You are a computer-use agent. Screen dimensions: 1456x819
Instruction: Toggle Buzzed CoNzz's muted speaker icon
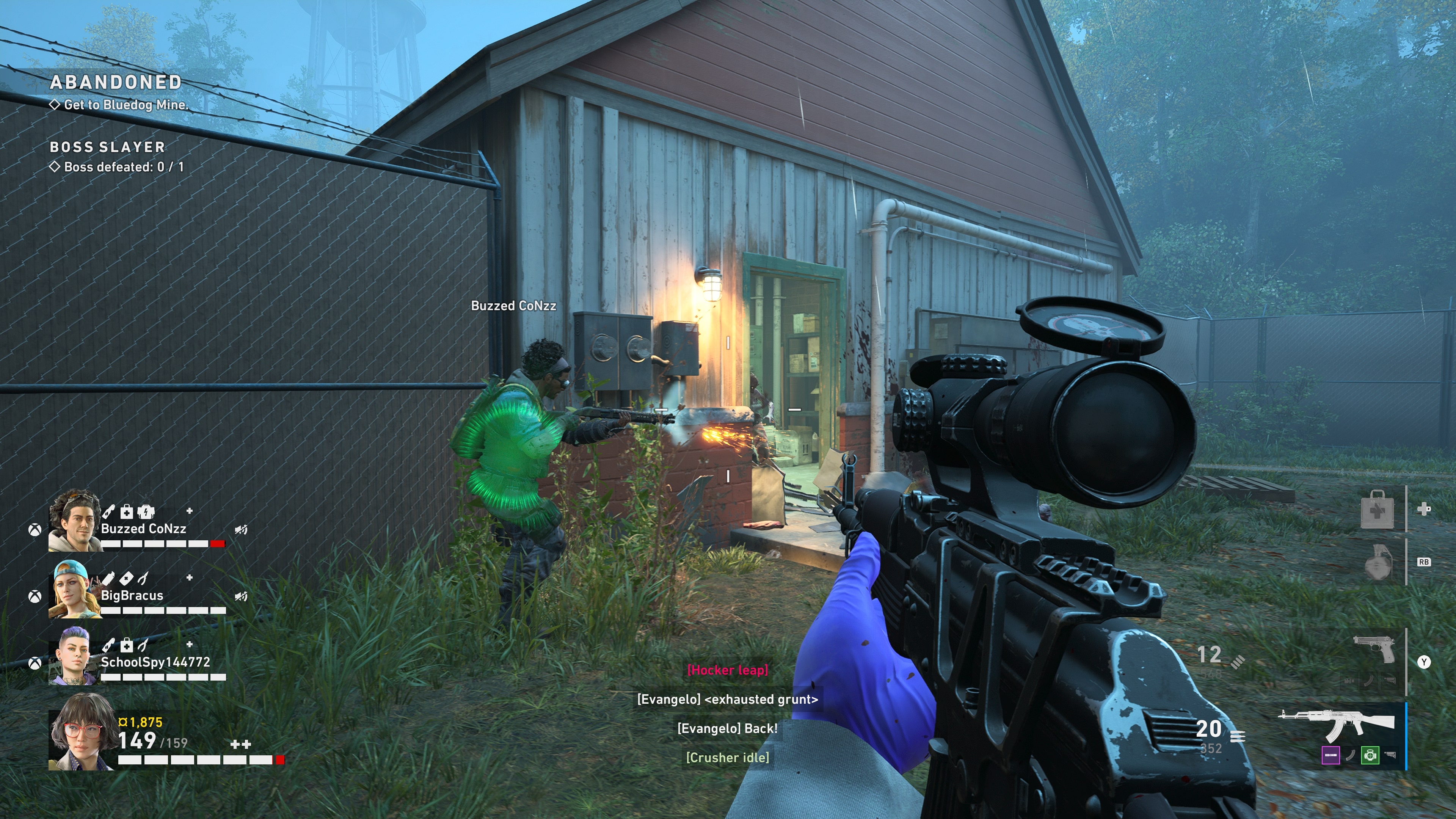242,530
